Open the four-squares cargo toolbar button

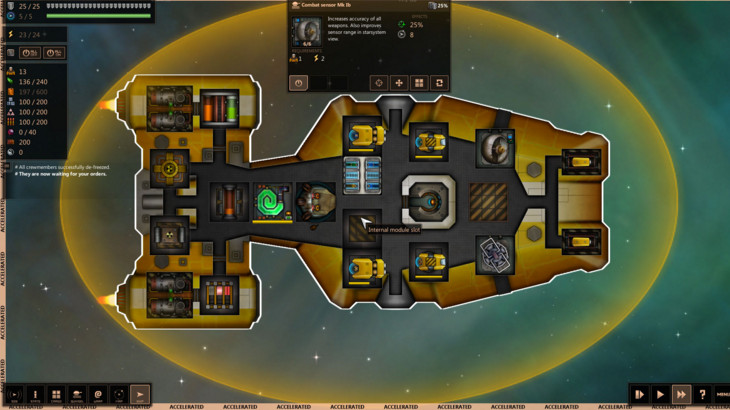[x=56, y=395]
